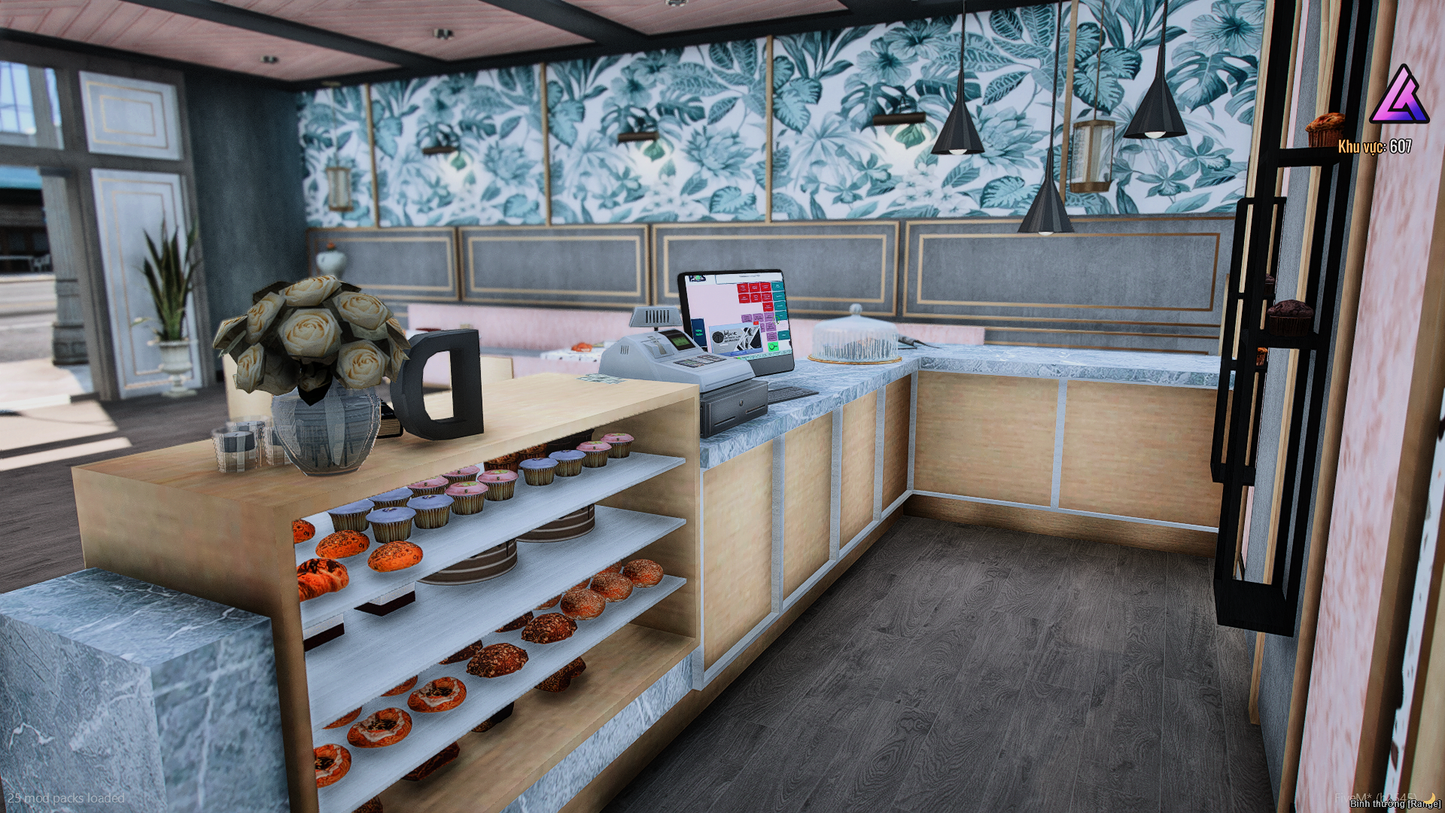The height and width of the screenshot is (813, 1445).
Task: Toggle the lower teal key on POS sidebar
Action: tap(783, 335)
